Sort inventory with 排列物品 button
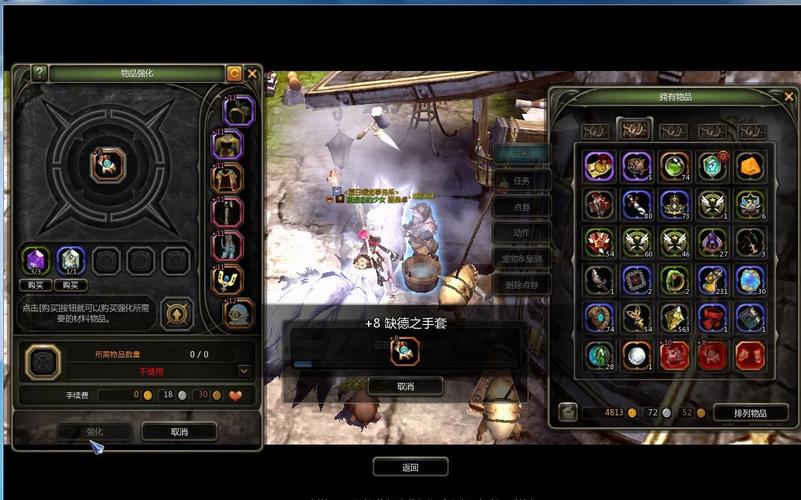Viewport: 801px width, 500px height. pyautogui.click(x=750, y=412)
